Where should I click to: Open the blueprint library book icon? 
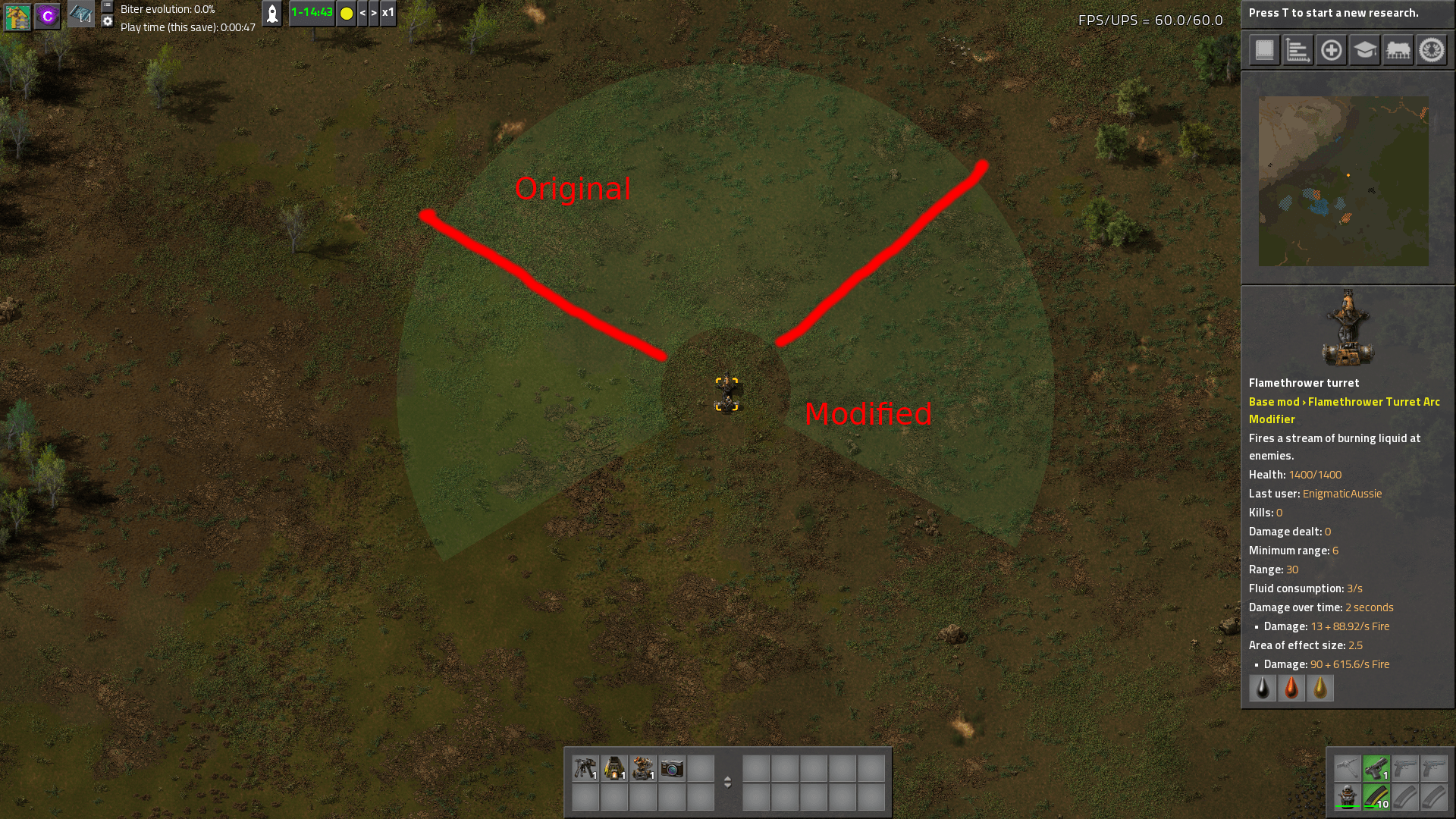click(x=1263, y=51)
